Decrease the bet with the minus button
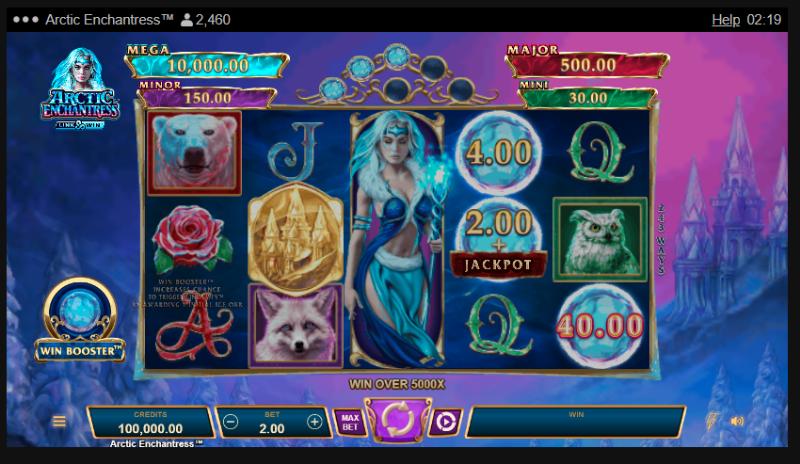 coord(231,422)
